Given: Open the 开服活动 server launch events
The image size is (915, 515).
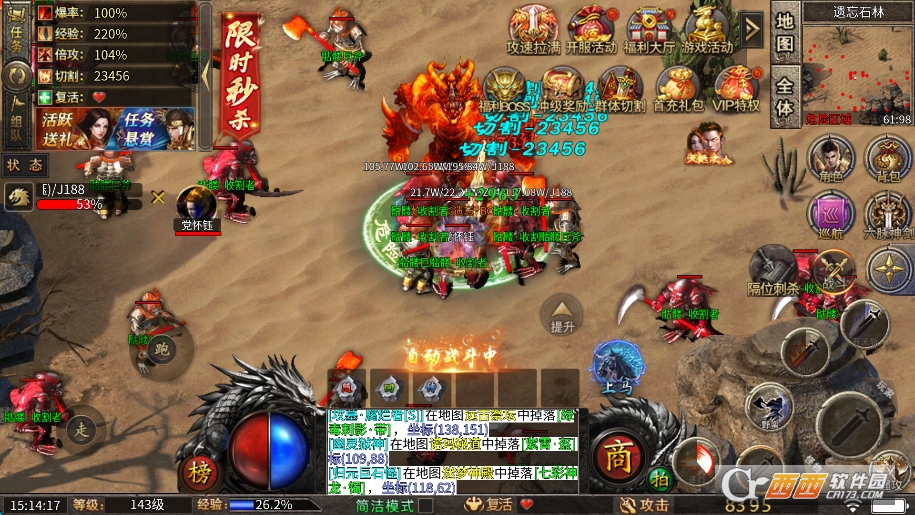Looking at the screenshot, I should pyautogui.click(x=592, y=28).
